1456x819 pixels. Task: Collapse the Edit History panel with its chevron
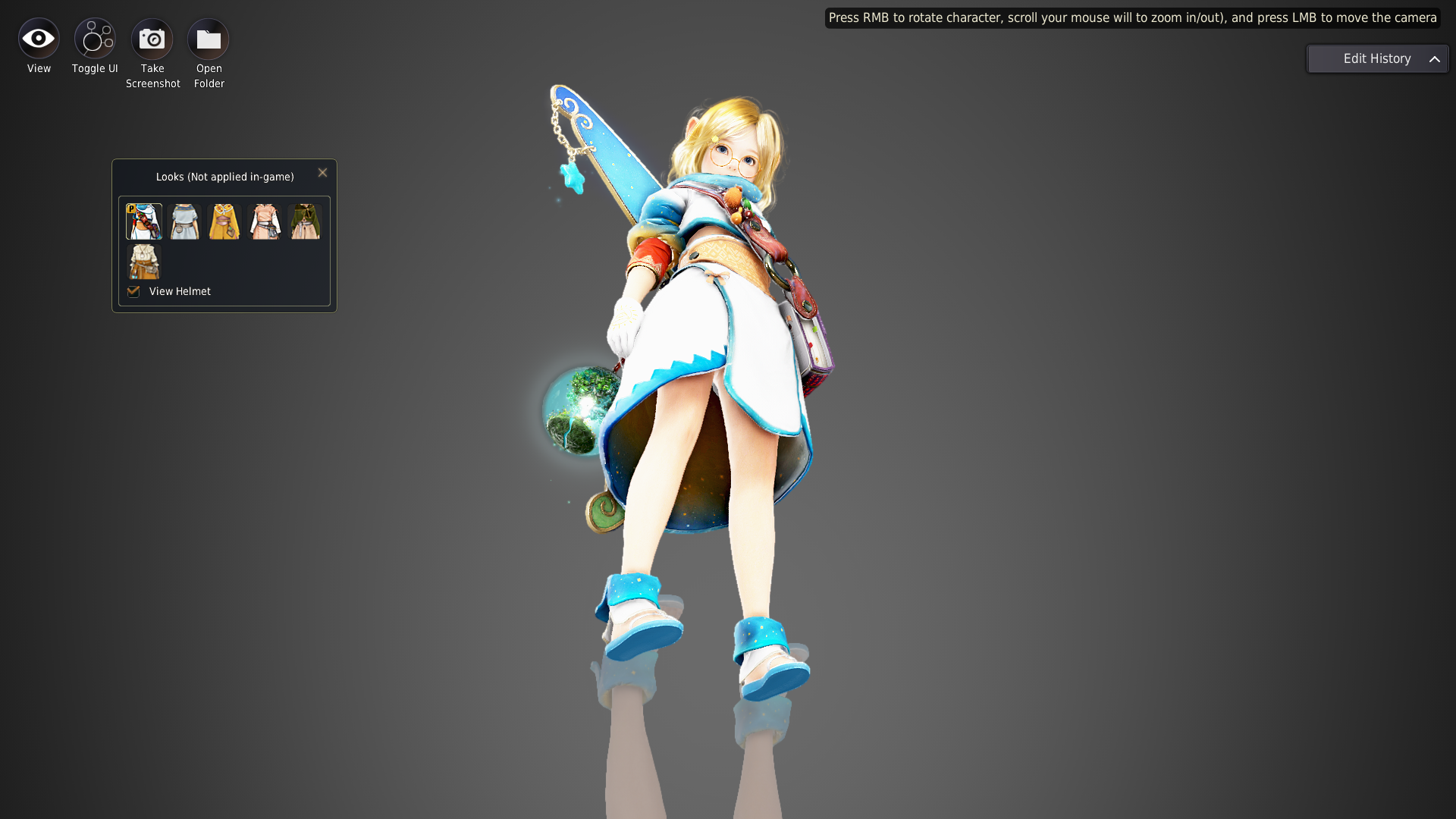pos(1436,58)
